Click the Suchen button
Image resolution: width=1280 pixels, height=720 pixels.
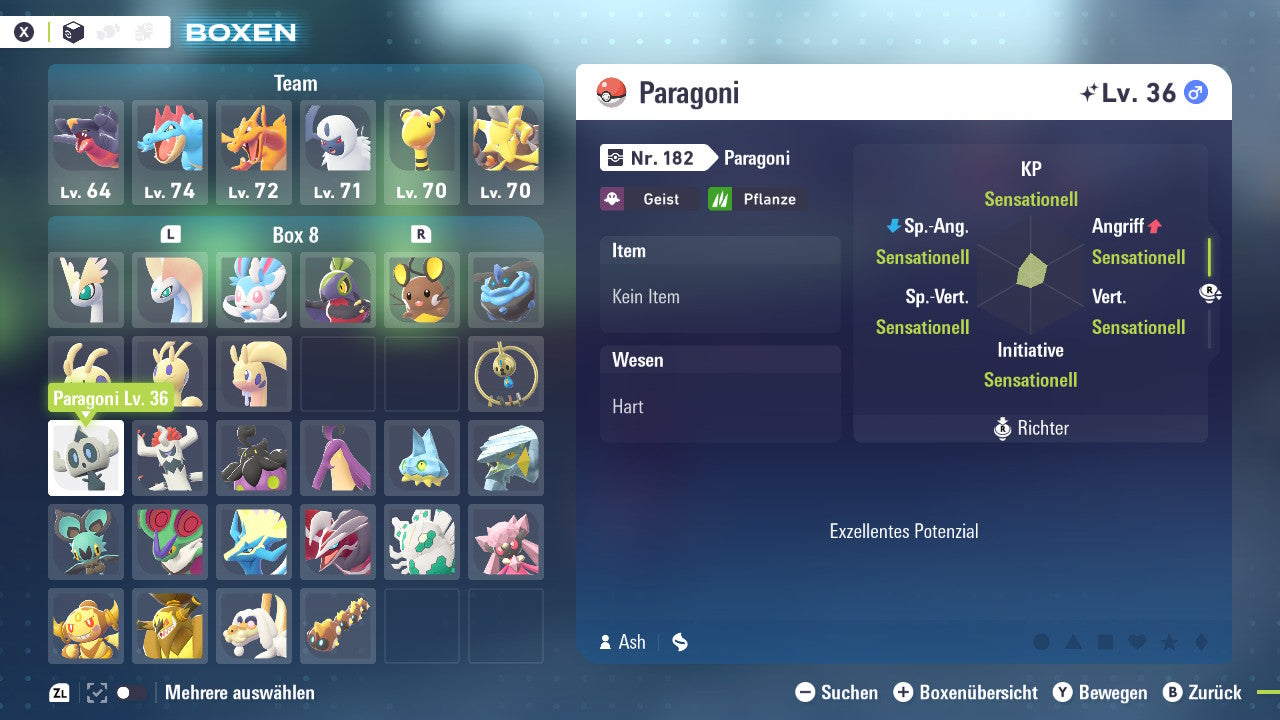point(838,692)
